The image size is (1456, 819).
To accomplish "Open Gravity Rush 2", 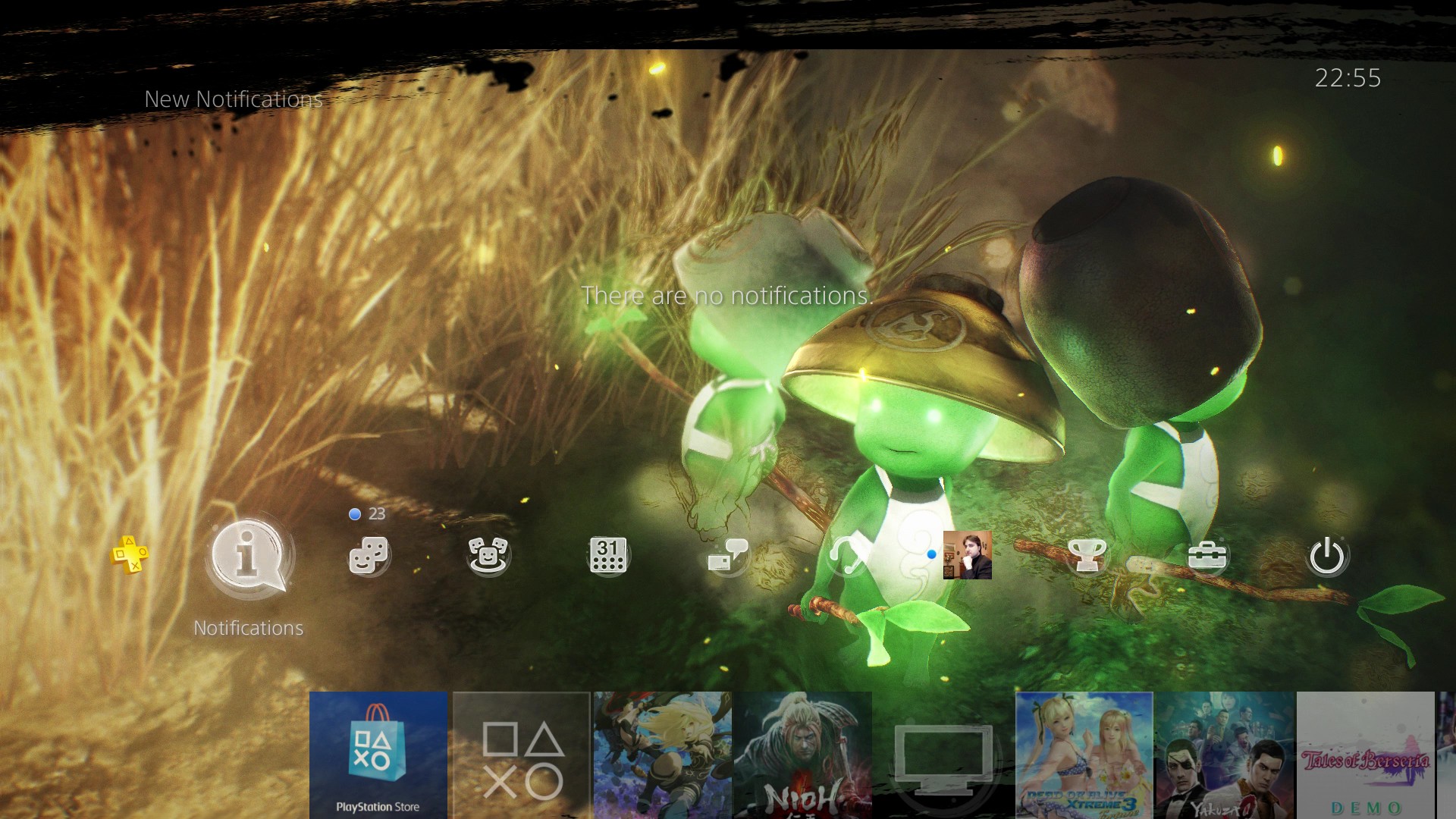I will [x=662, y=755].
